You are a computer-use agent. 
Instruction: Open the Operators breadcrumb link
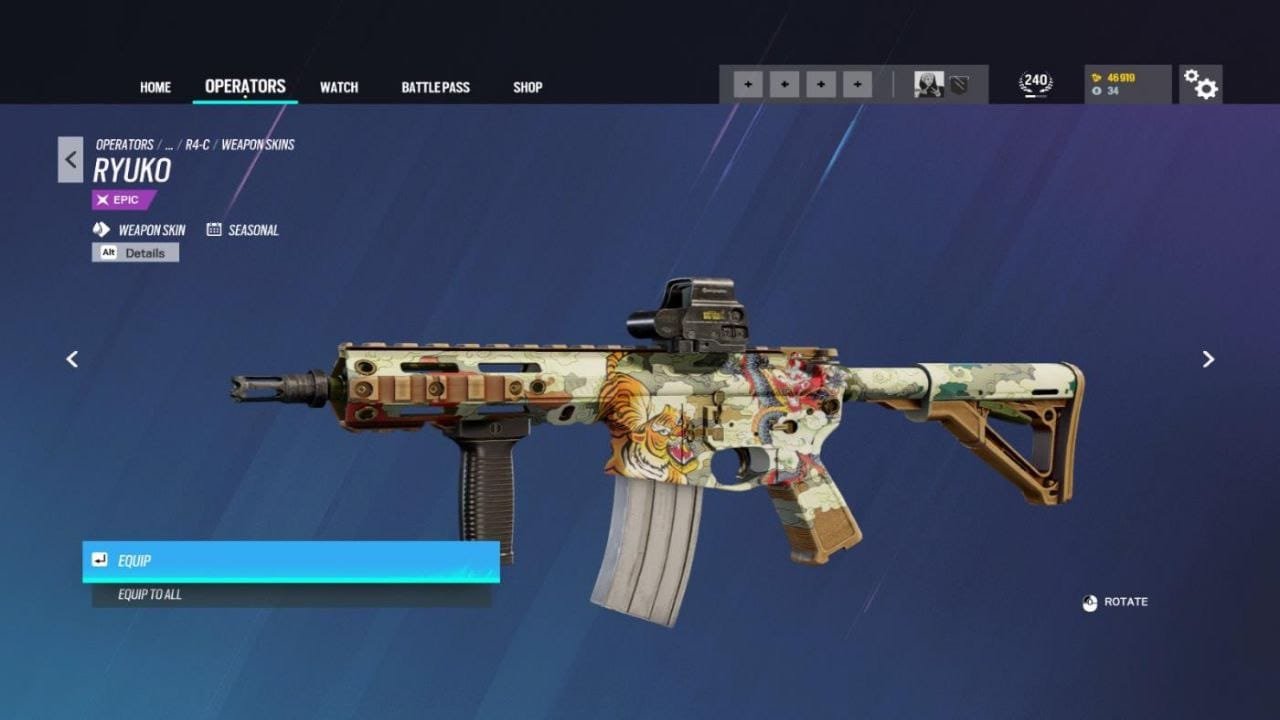(124, 144)
